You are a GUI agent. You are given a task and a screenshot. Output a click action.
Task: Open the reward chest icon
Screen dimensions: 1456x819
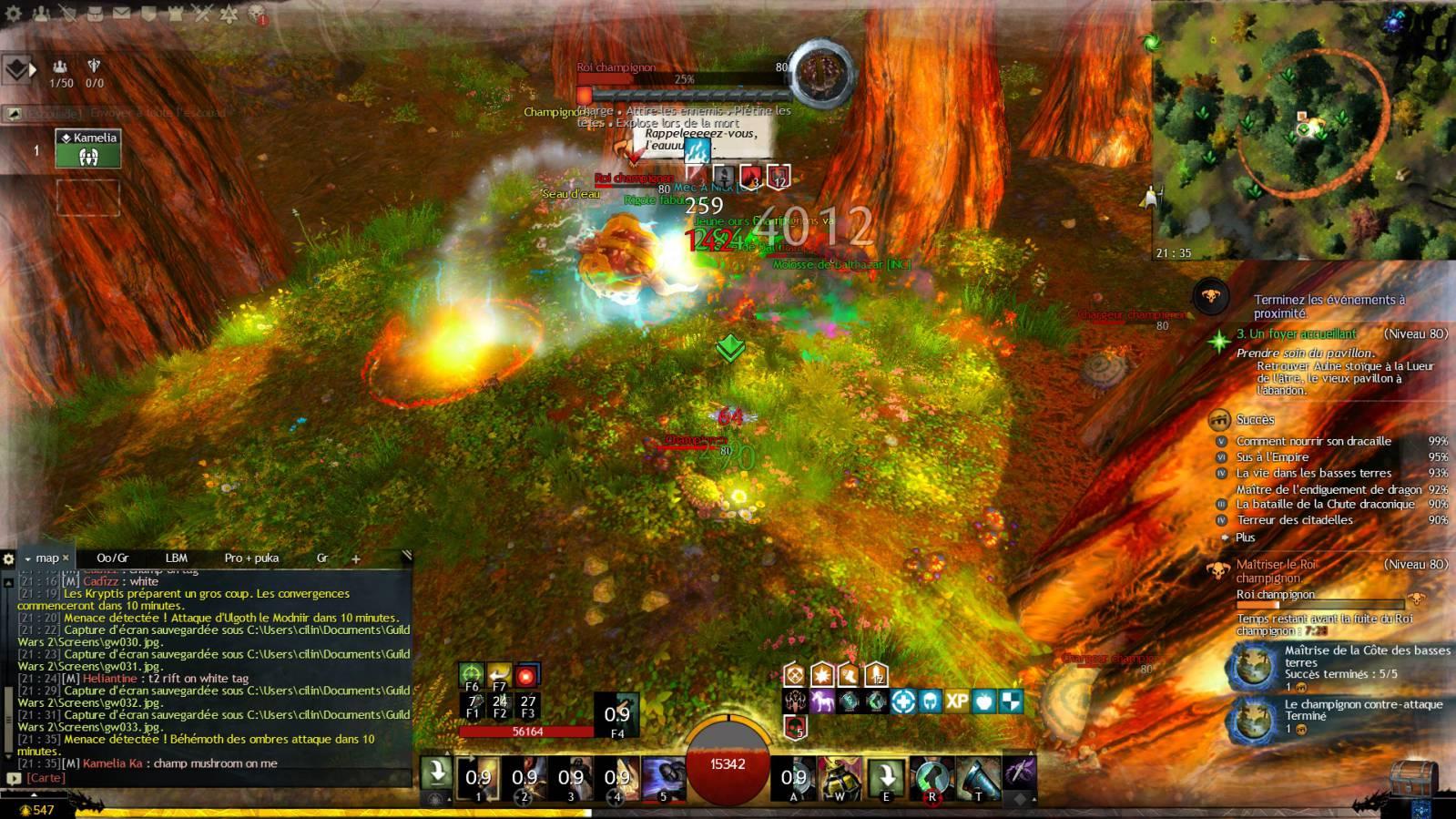pos(1412,780)
